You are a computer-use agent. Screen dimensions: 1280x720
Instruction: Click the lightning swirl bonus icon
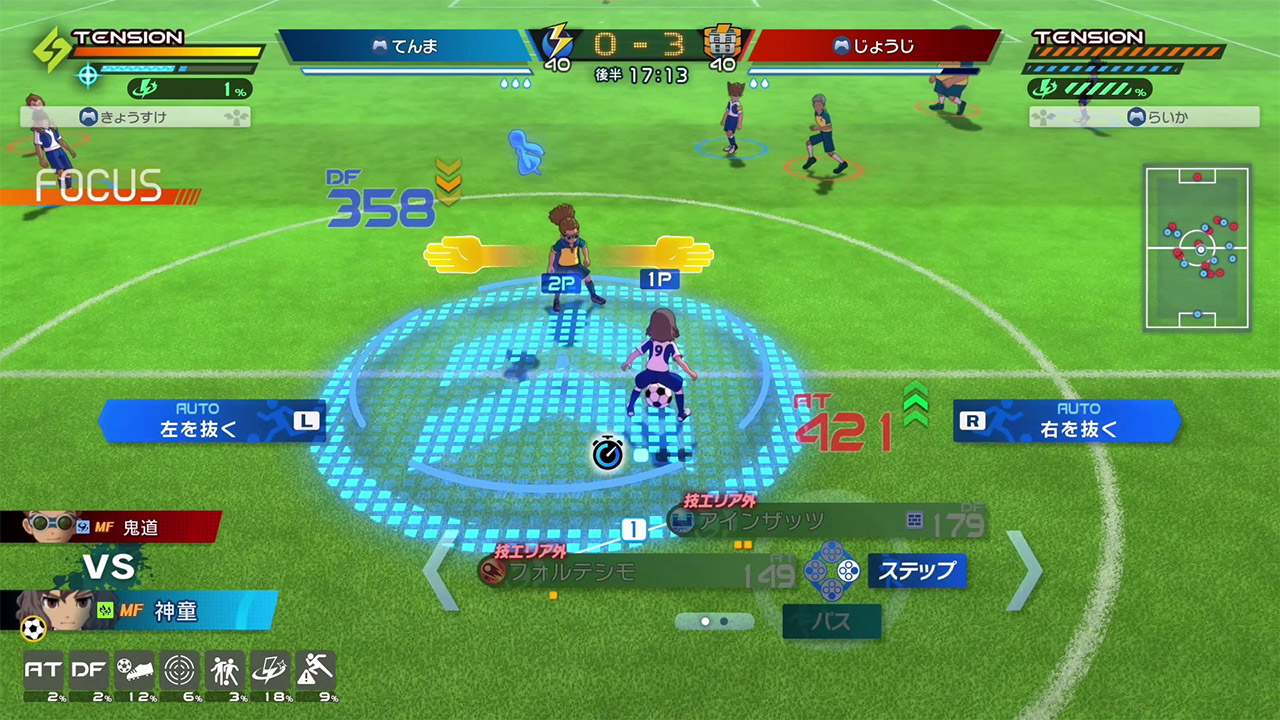tap(269, 672)
